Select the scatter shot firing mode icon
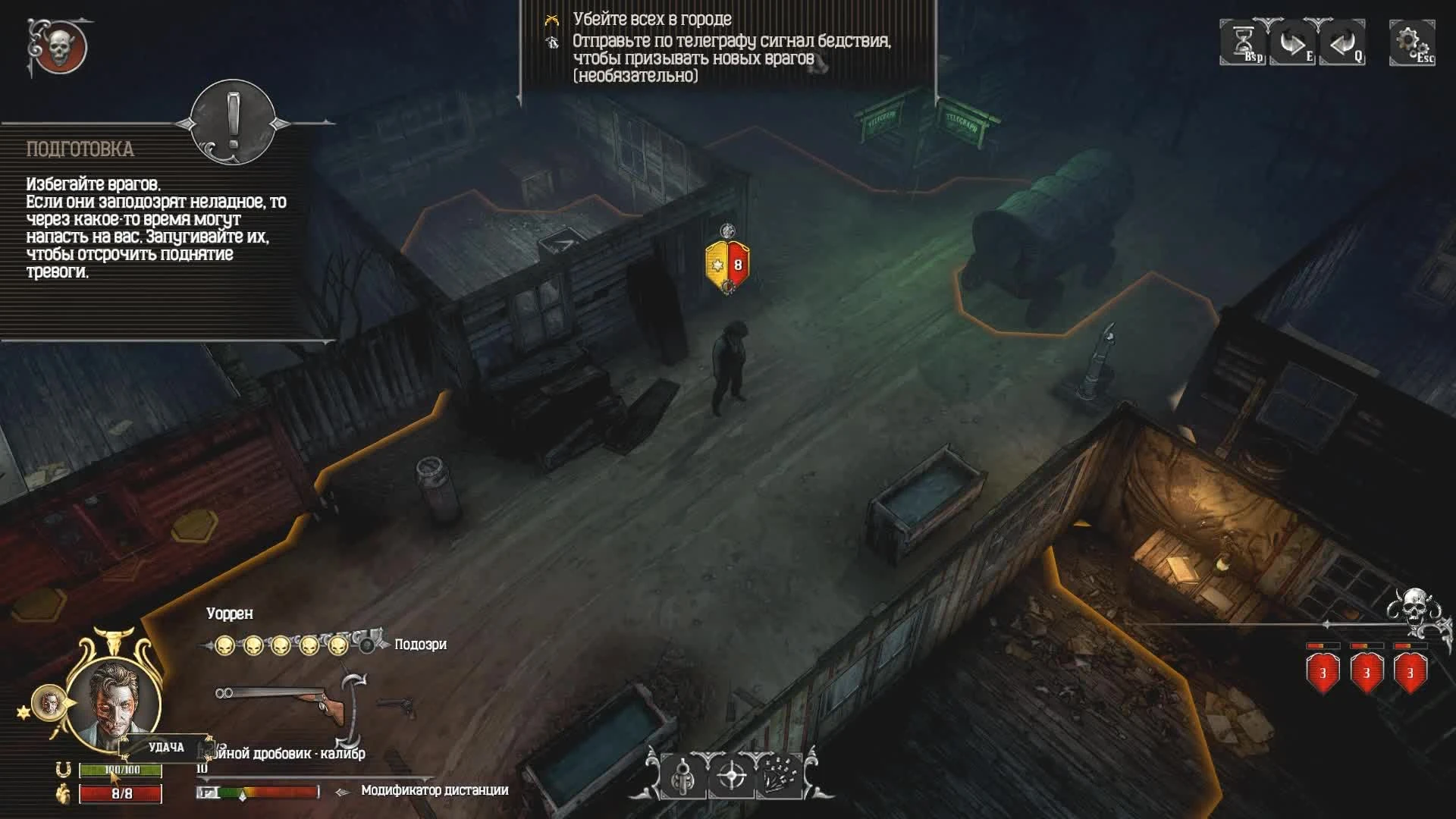1456x819 pixels. pos(780,776)
